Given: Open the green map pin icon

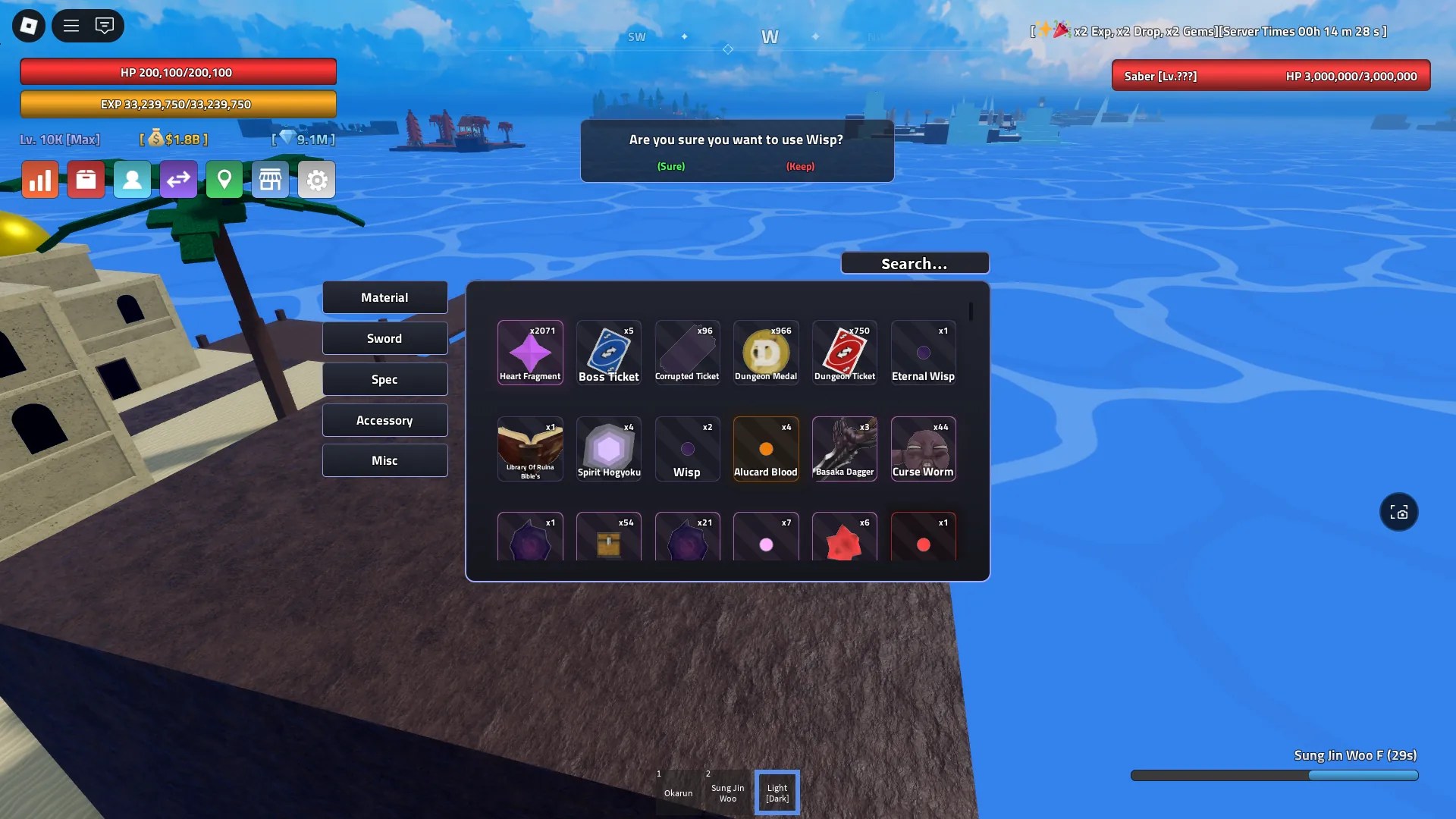Looking at the screenshot, I should tap(224, 179).
